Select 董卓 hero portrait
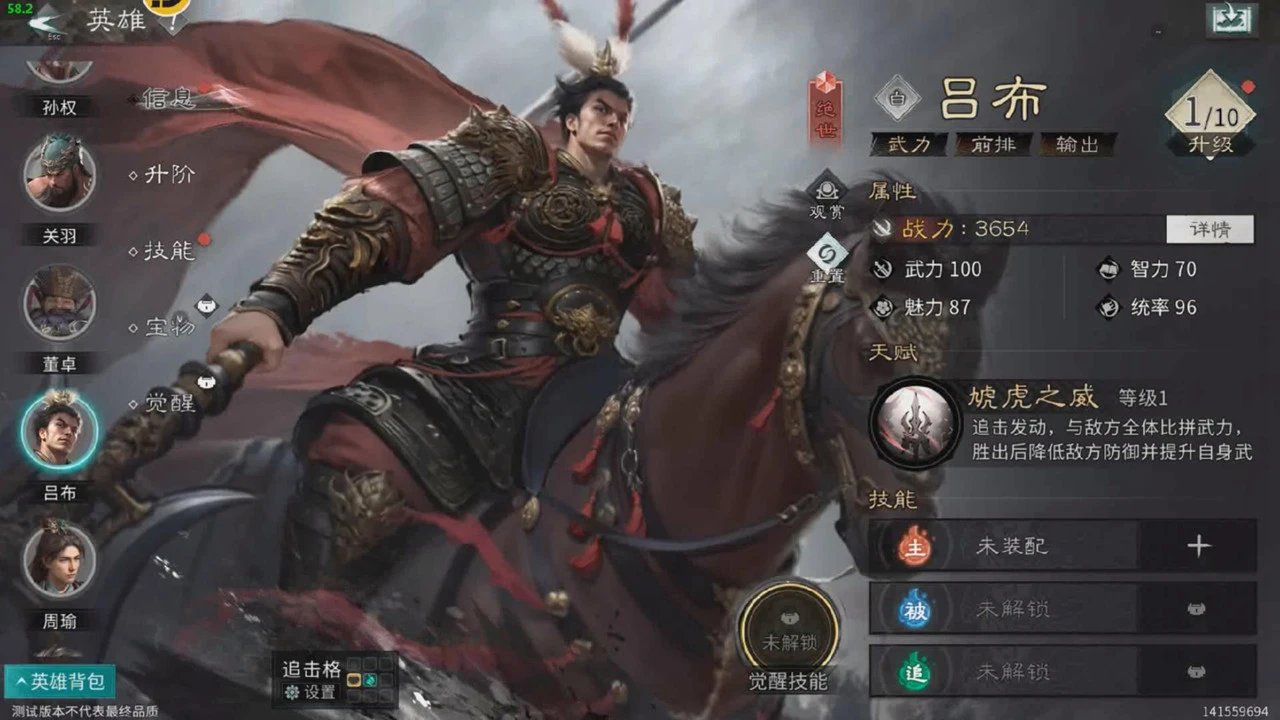Viewport: 1280px width, 720px height. point(60,302)
